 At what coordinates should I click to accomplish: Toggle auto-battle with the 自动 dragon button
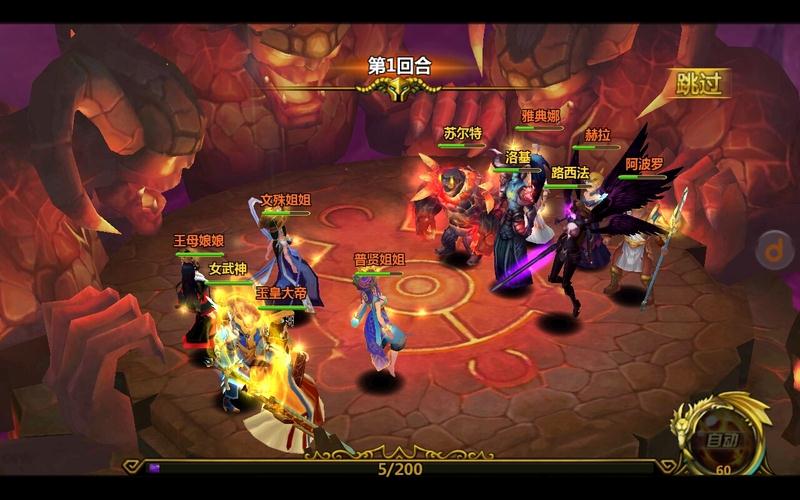[721, 437]
